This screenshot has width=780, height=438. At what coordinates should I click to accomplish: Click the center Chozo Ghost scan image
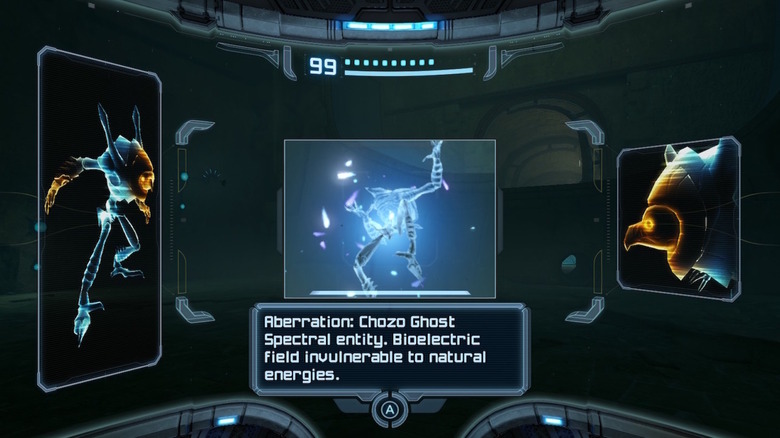coord(390,218)
